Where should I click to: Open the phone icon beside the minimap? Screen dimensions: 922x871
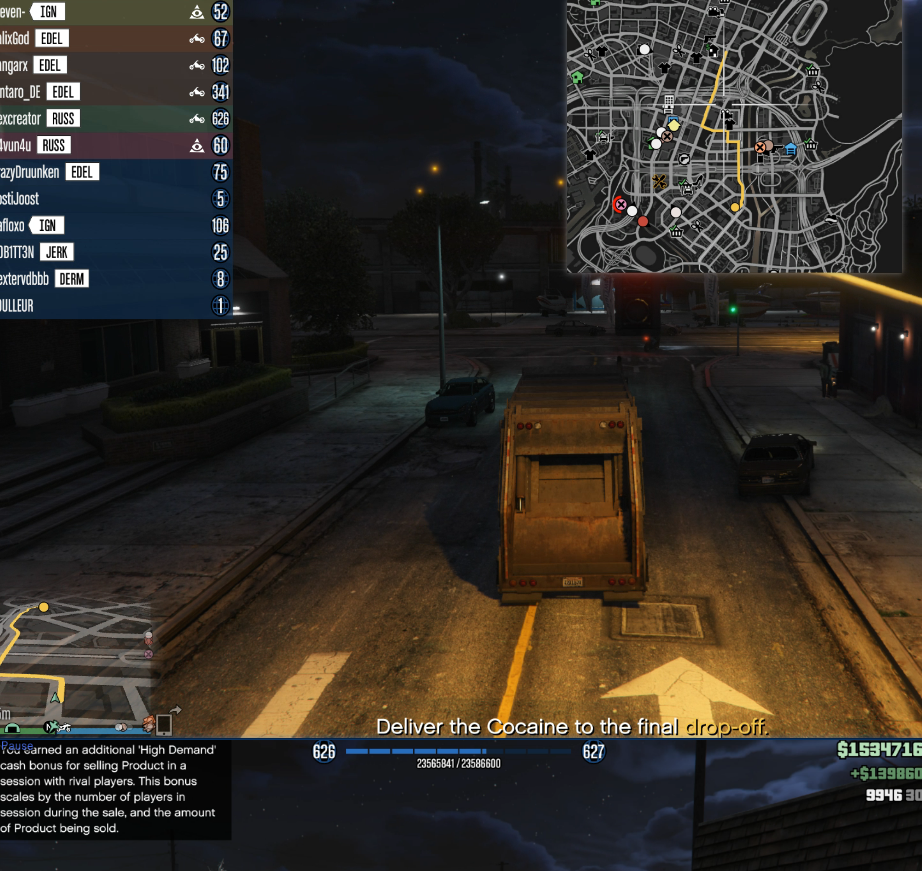pyautogui.click(x=164, y=723)
